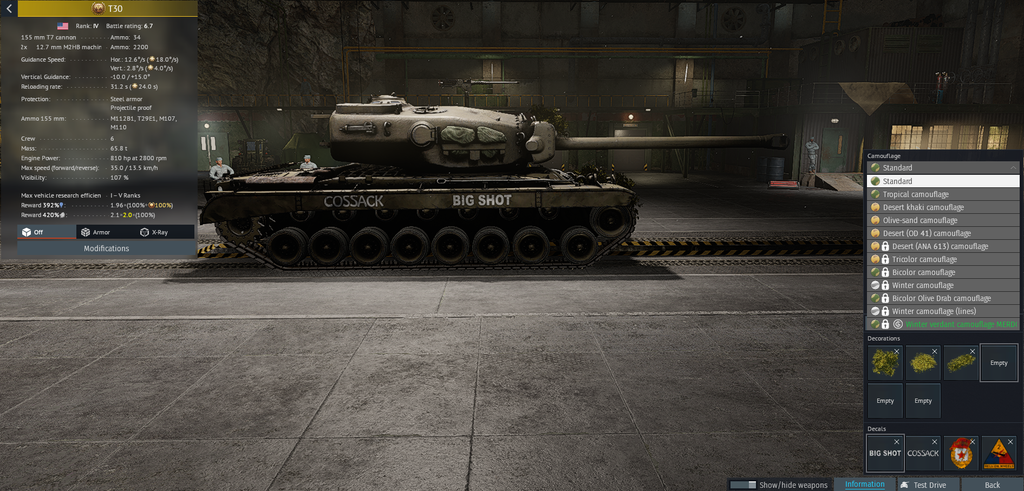The width and height of the screenshot is (1024, 491).
Task: Select the BIG SHOT decal slot
Action: point(885,453)
